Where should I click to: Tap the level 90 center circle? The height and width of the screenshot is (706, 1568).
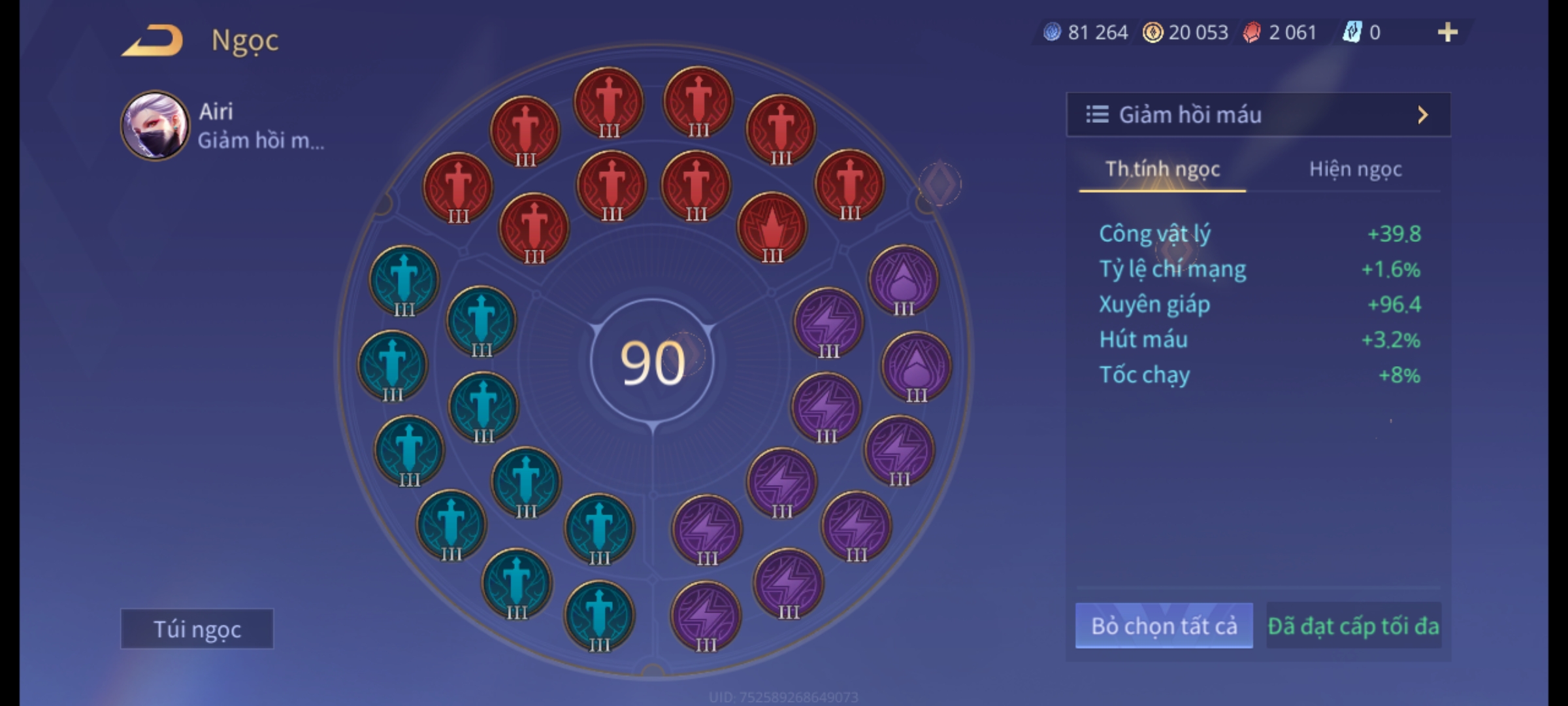pyautogui.click(x=652, y=363)
